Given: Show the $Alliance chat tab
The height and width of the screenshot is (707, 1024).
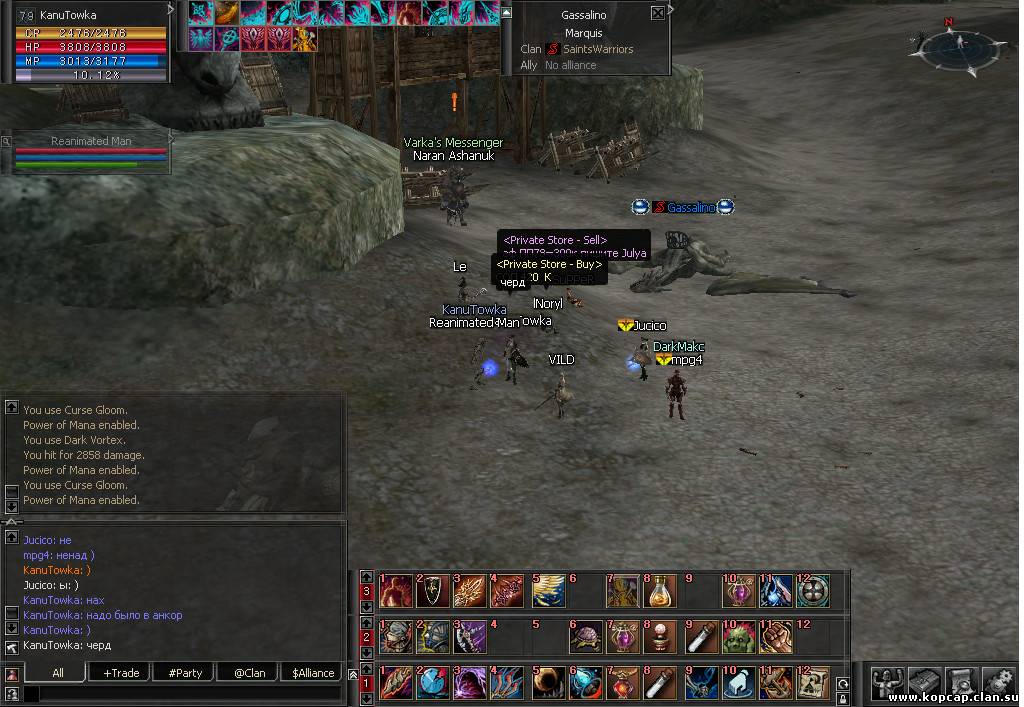Looking at the screenshot, I should tap(313, 673).
